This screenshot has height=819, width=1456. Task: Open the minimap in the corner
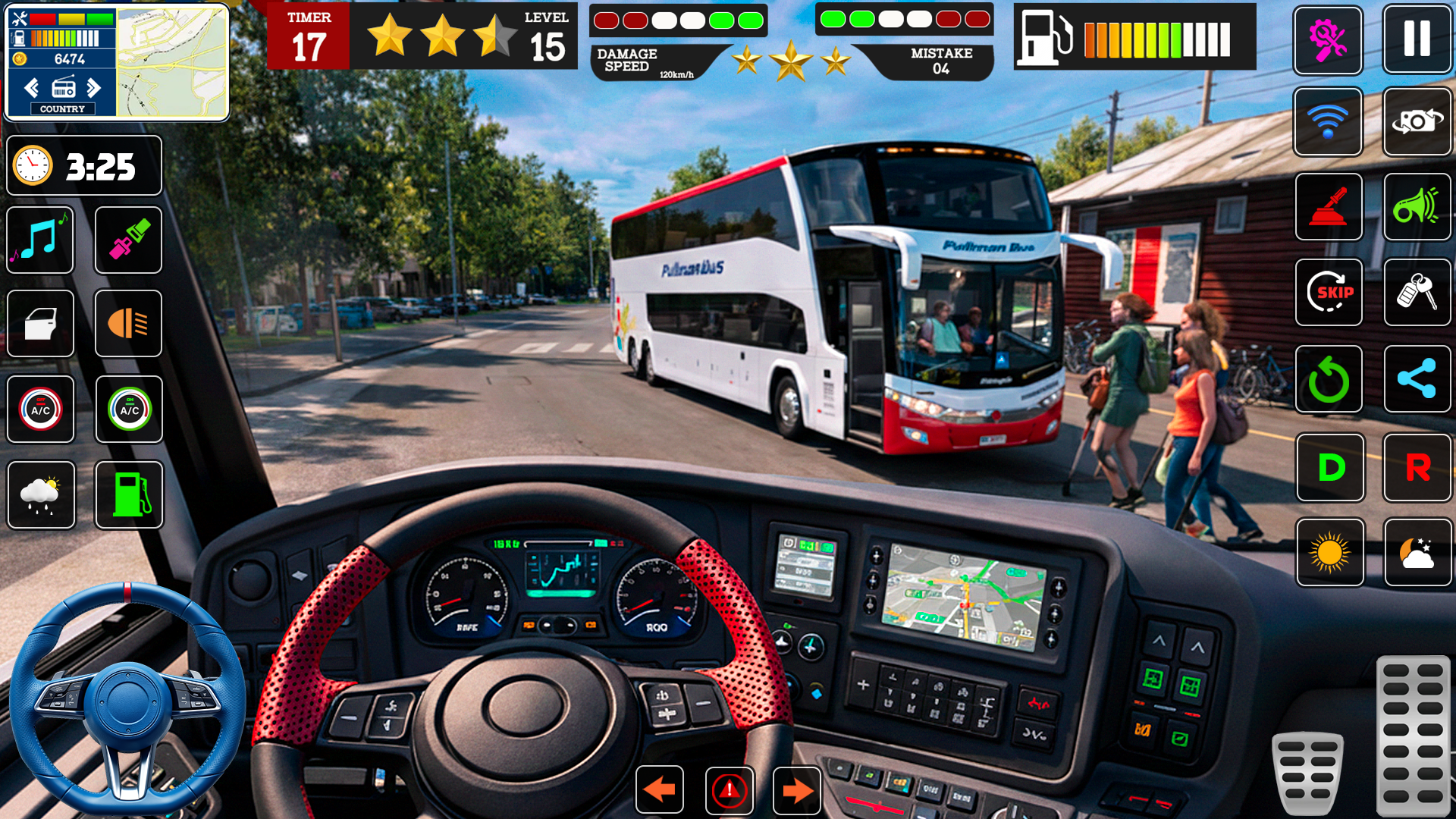click(x=172, y=62)
